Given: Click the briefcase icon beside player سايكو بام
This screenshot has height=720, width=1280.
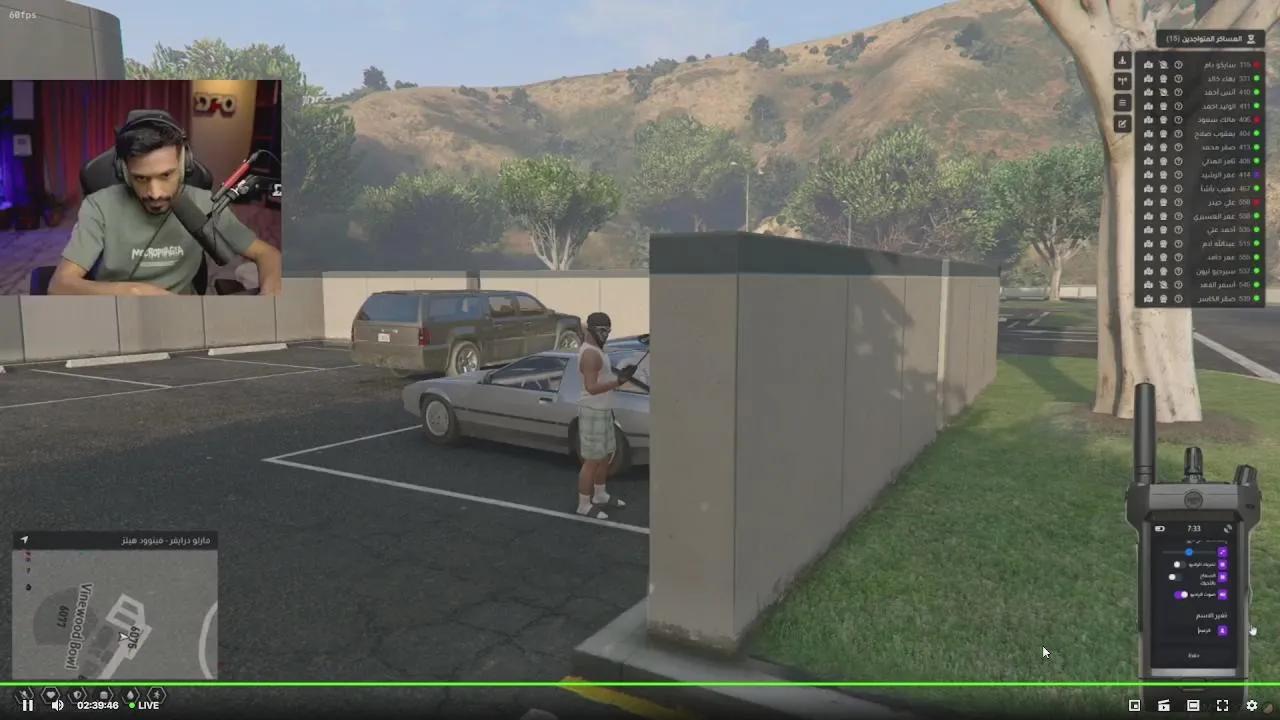Looking at the screenshot, I should click(1149, 65).
